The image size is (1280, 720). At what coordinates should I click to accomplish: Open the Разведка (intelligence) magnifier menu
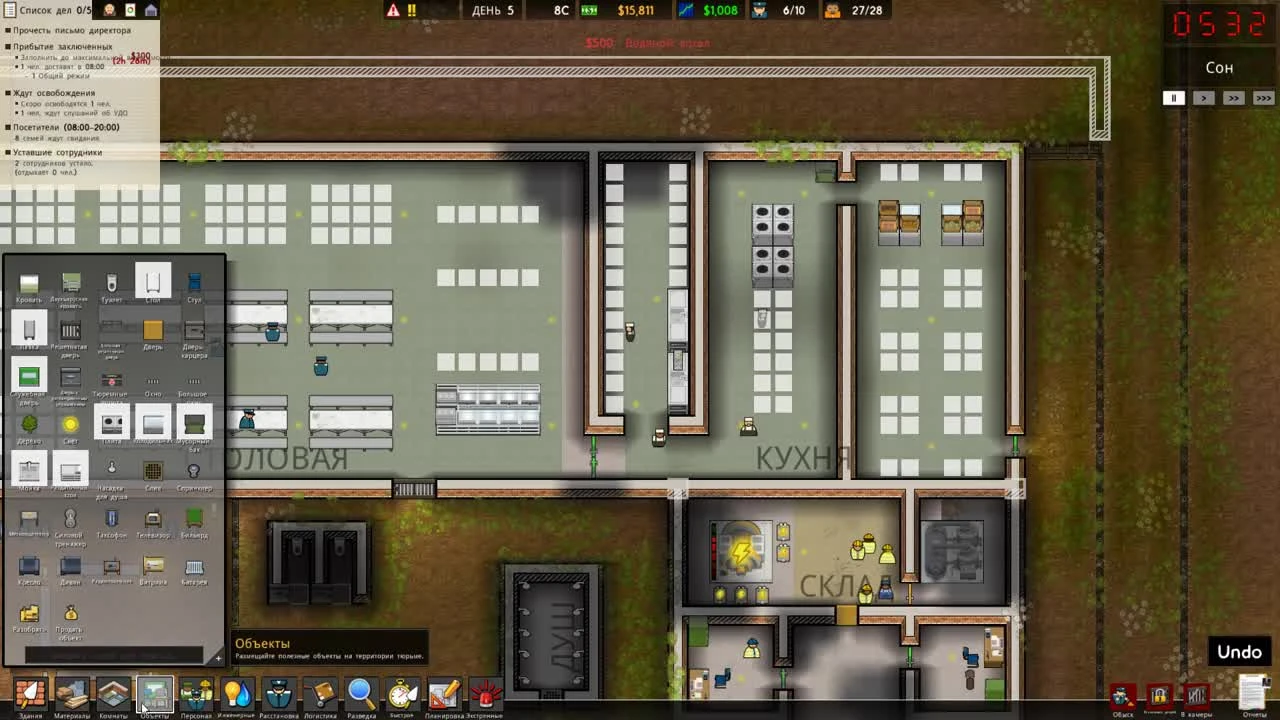click(x=362, y=692)
